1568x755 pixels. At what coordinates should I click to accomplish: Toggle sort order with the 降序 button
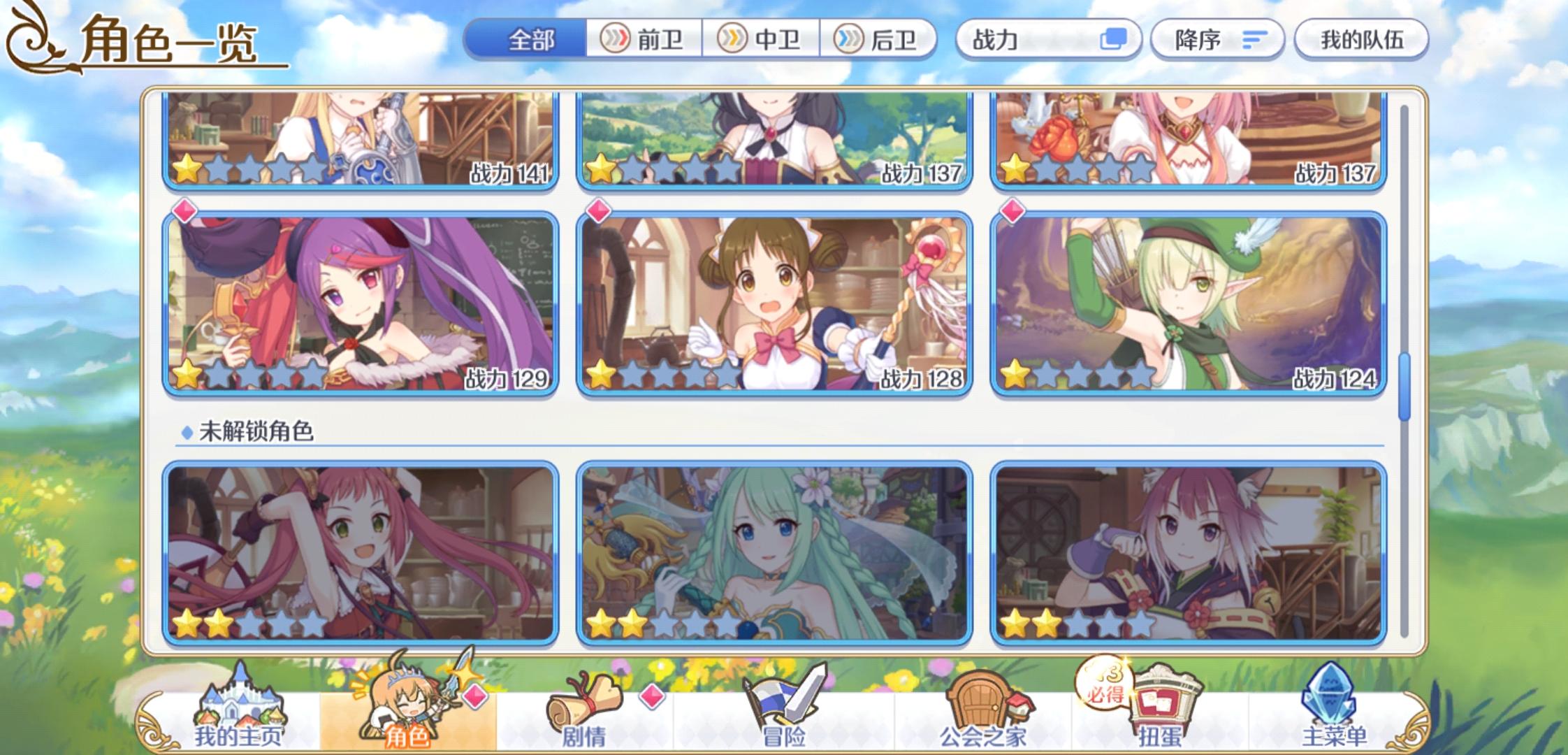(x=1217, y=41)
